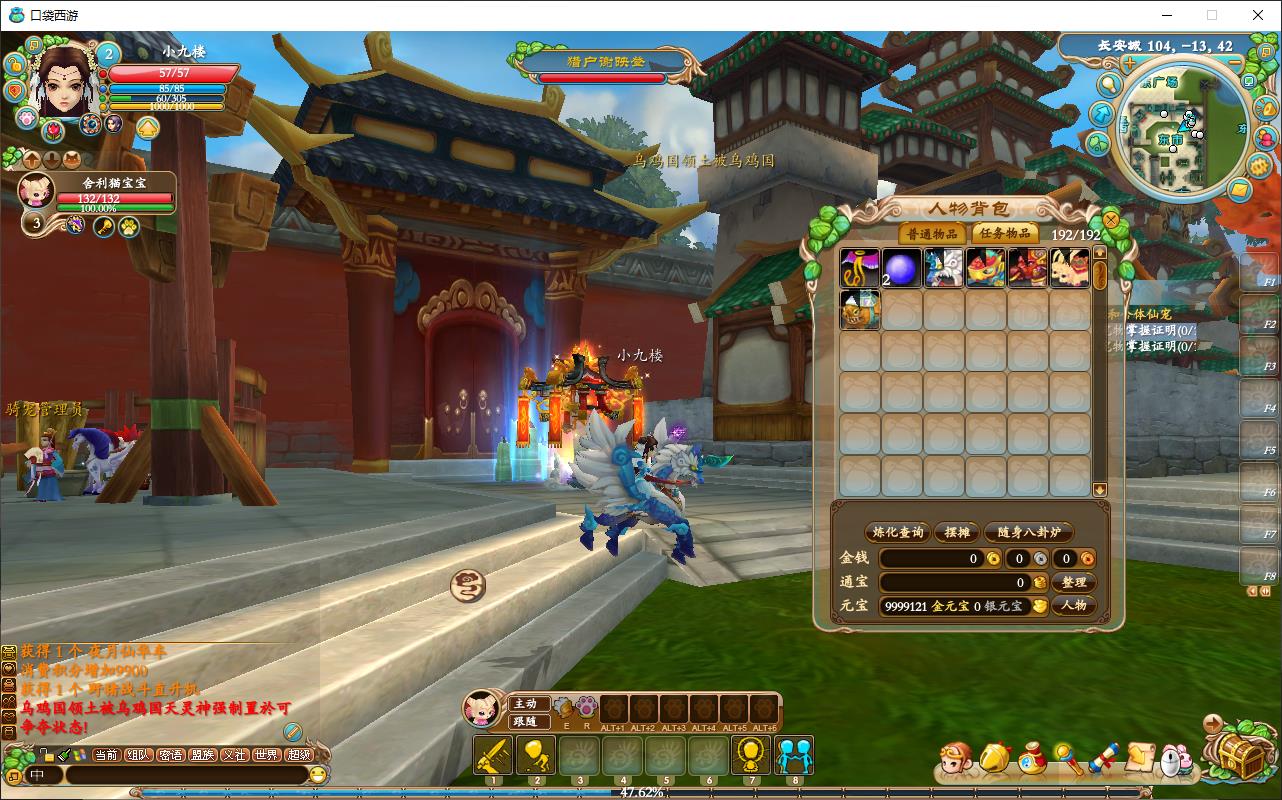The width and height of the screenshot is (1282, 800).
Task: Open the treasure chest icon
Action: (x=1239, y=755)
